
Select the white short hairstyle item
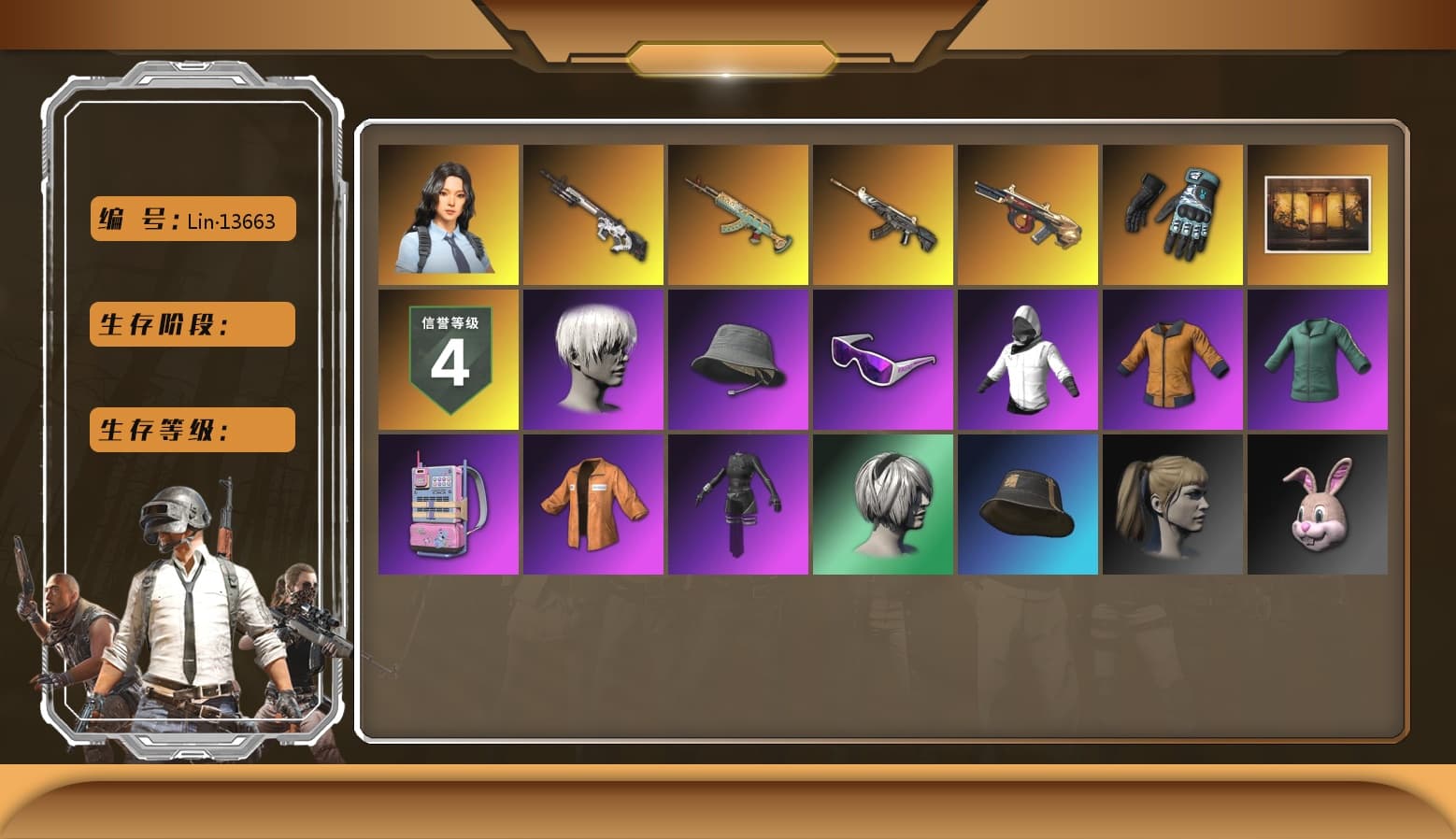pyautogui.click(x=593, y=360)
